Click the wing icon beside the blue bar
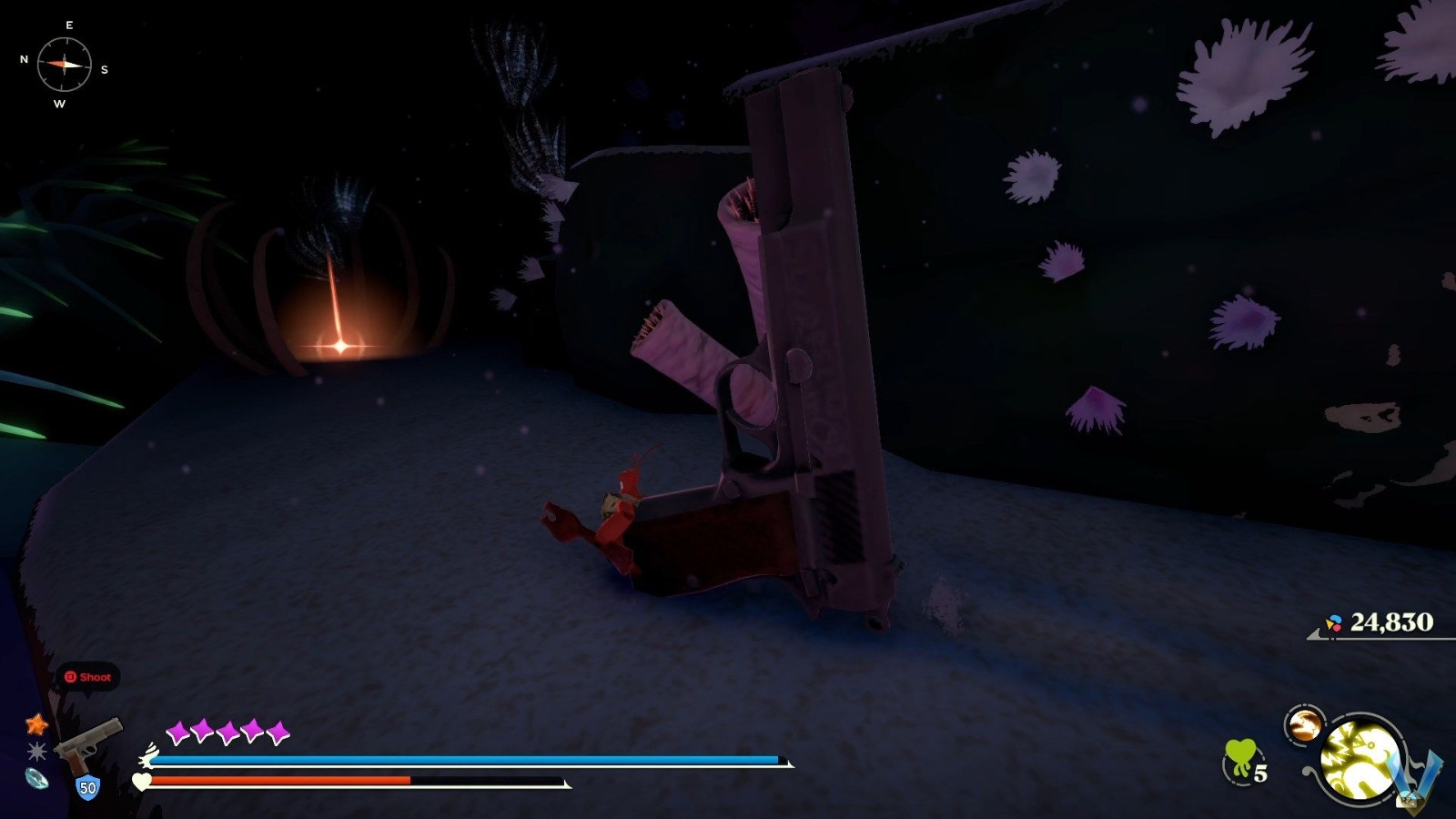The width and height of the screenshot is (1456, 819). click(x=148, y=754)
